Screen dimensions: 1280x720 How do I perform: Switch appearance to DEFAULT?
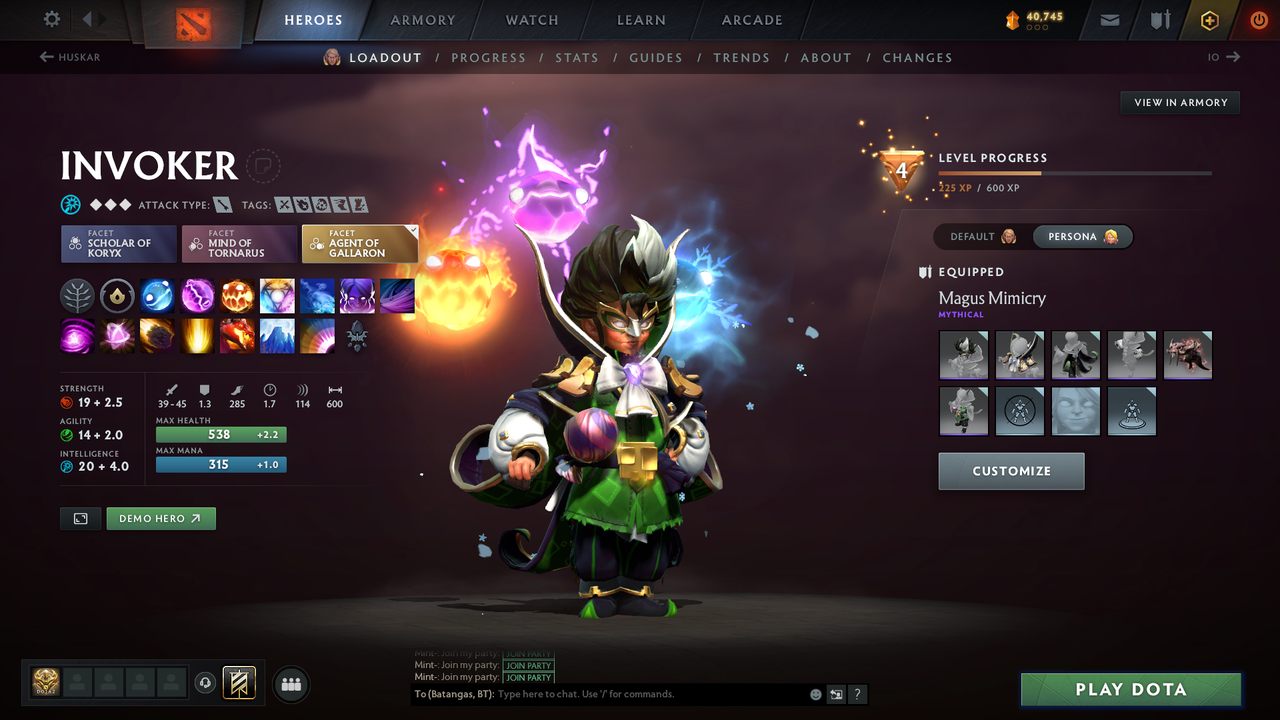click(974, 236)
